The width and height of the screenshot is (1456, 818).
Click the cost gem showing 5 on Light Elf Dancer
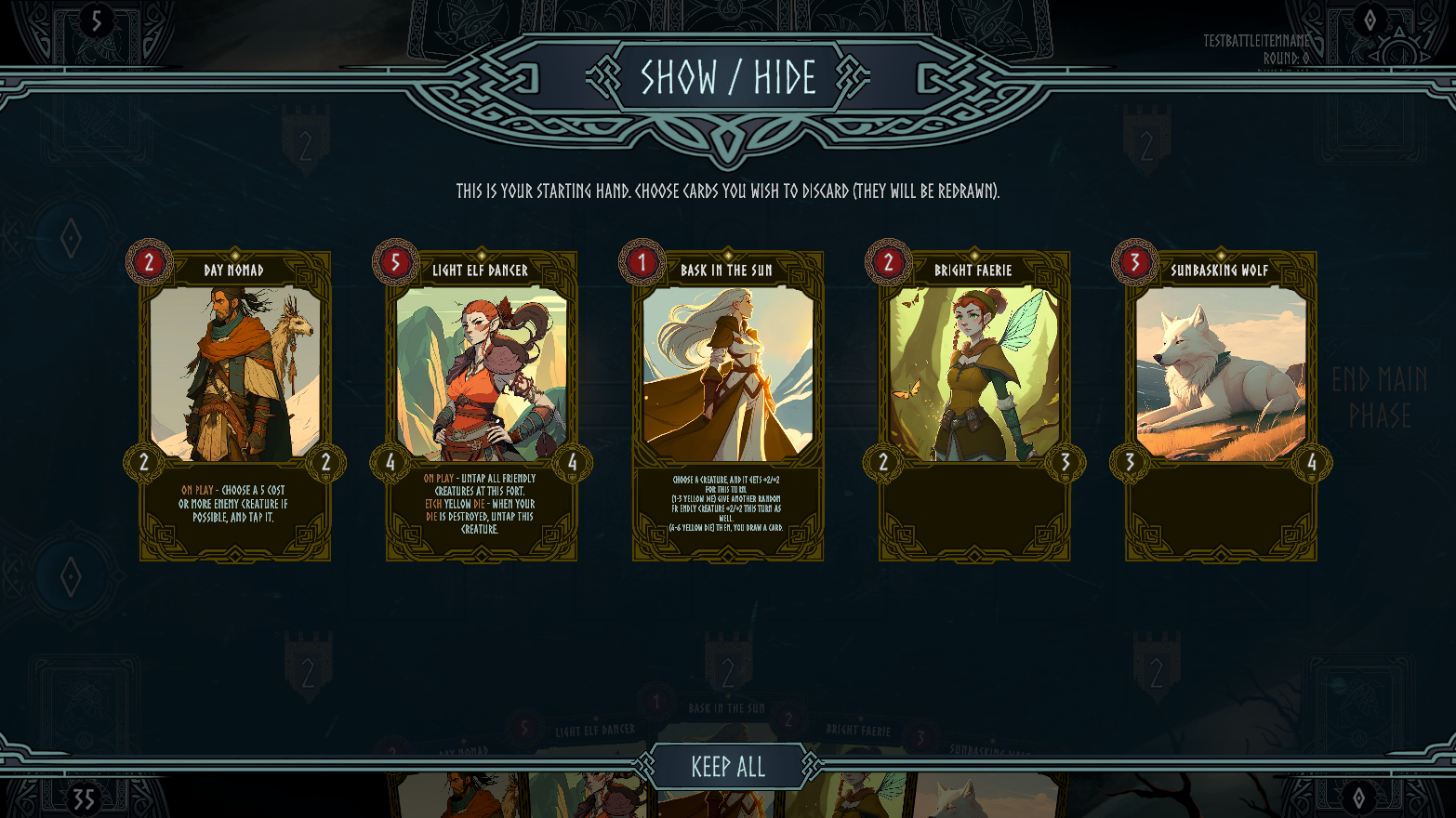point(394,263)
